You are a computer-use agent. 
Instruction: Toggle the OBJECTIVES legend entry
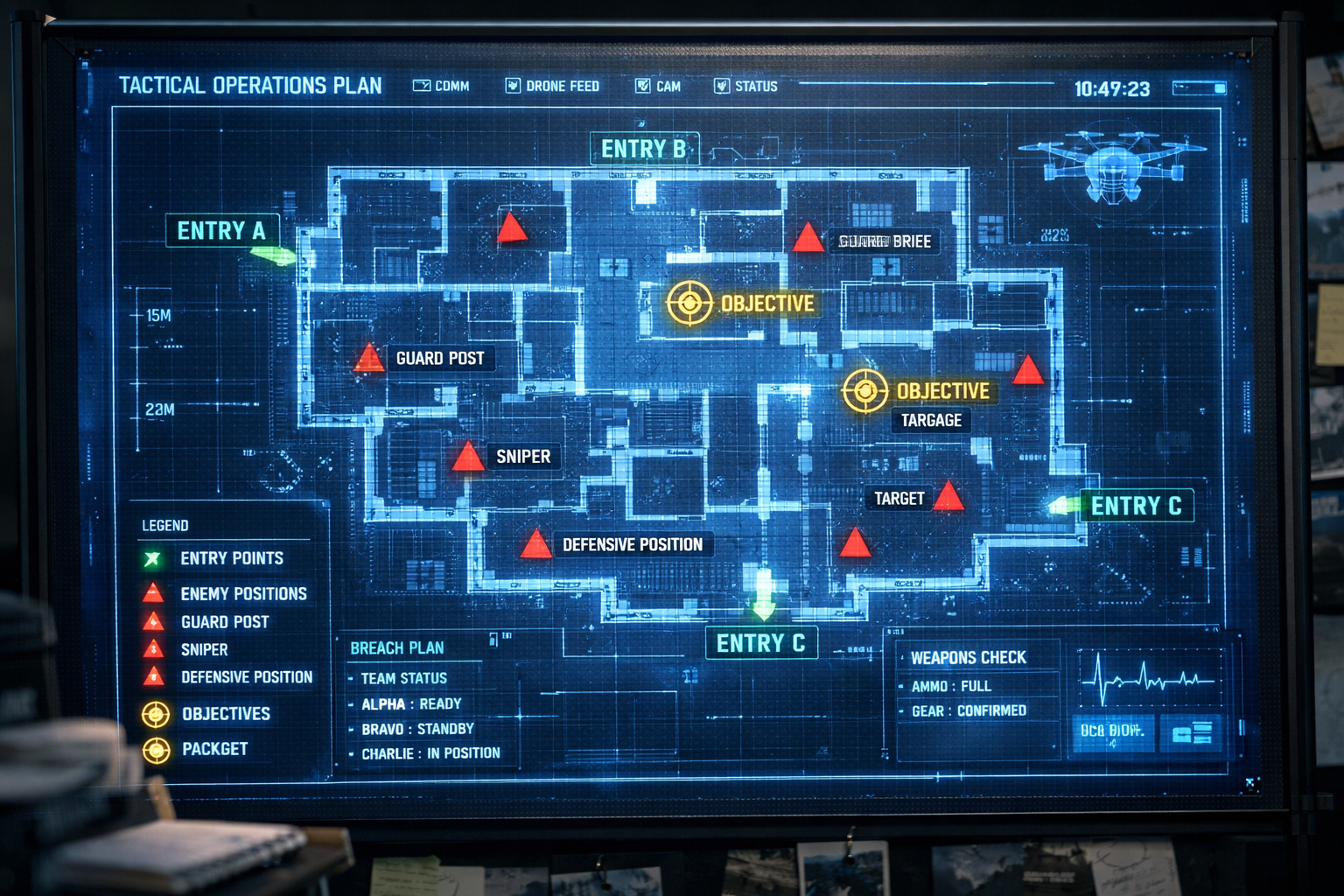(226, 714)
